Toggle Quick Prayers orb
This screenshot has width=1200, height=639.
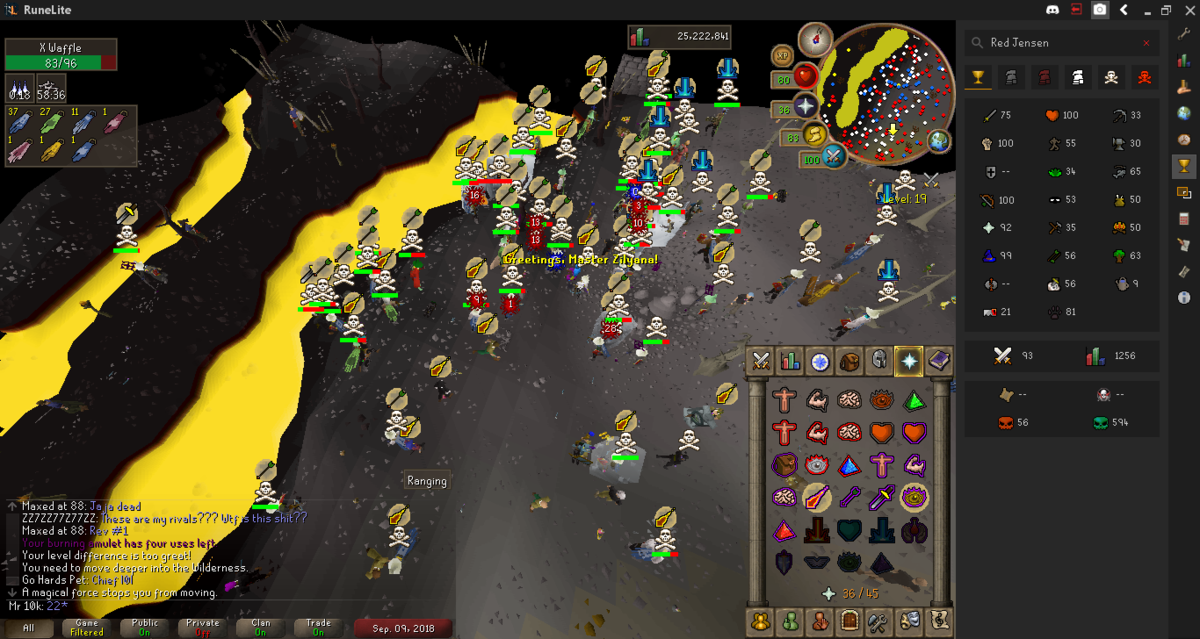point(805,107)
